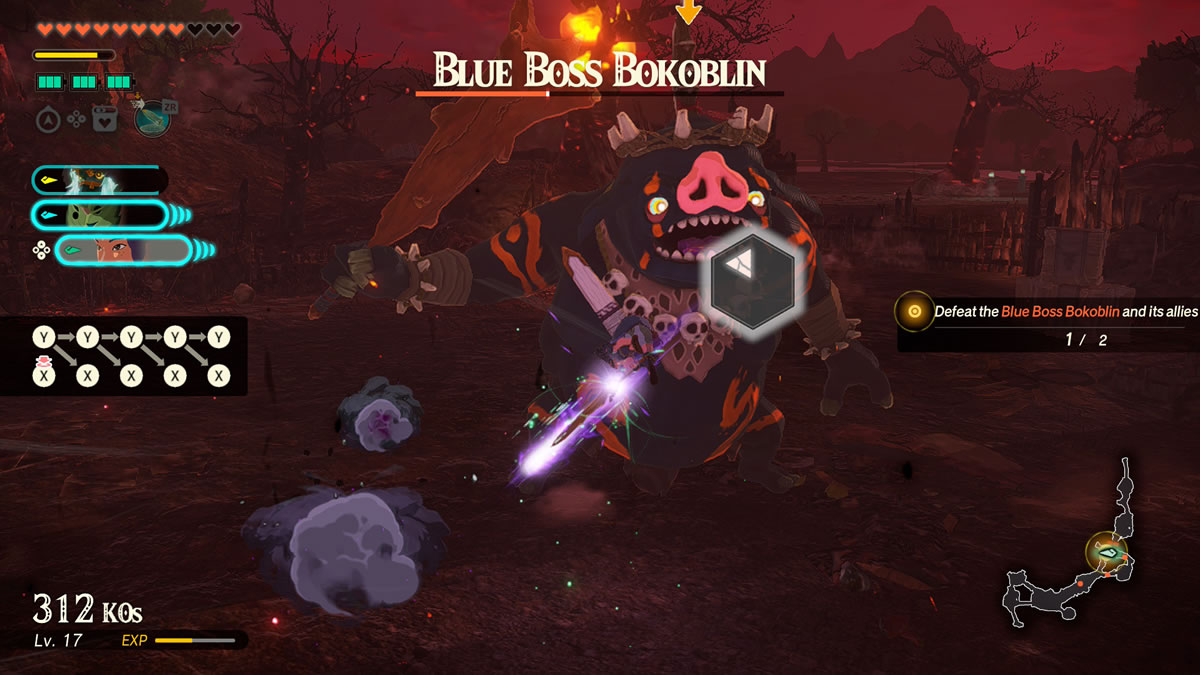This screenshot has height=675, width=1200.
Task: Click the combo attack chart panel
Action: [123, 356]
